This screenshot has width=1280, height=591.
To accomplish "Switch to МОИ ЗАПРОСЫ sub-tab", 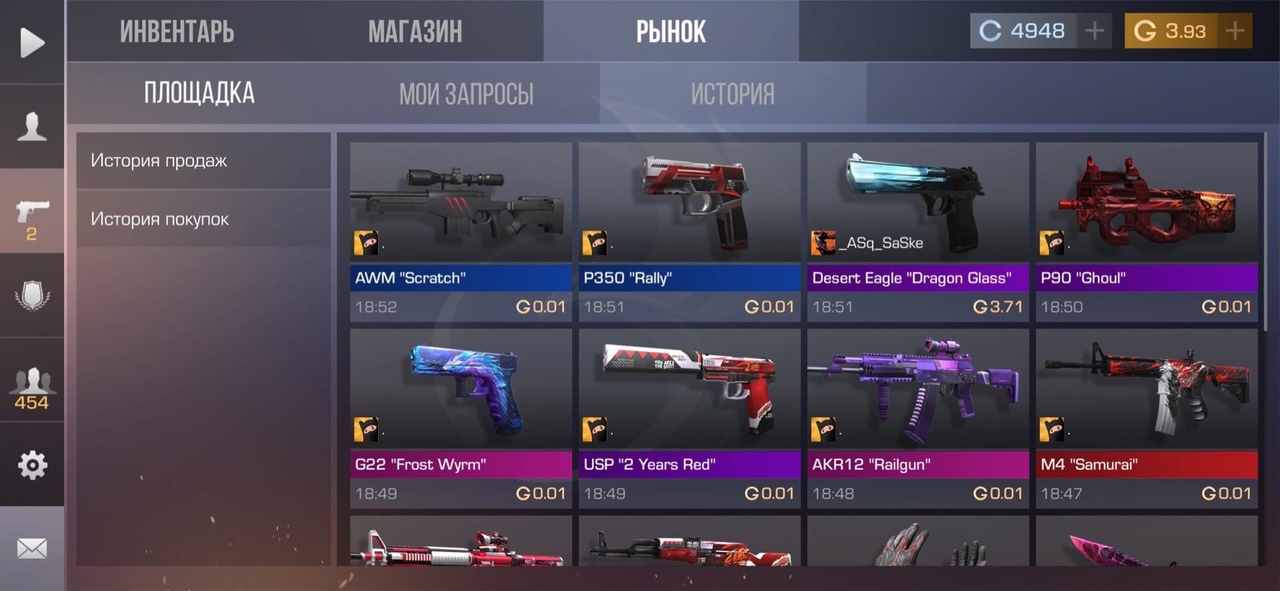I will [x=466, y=94].
